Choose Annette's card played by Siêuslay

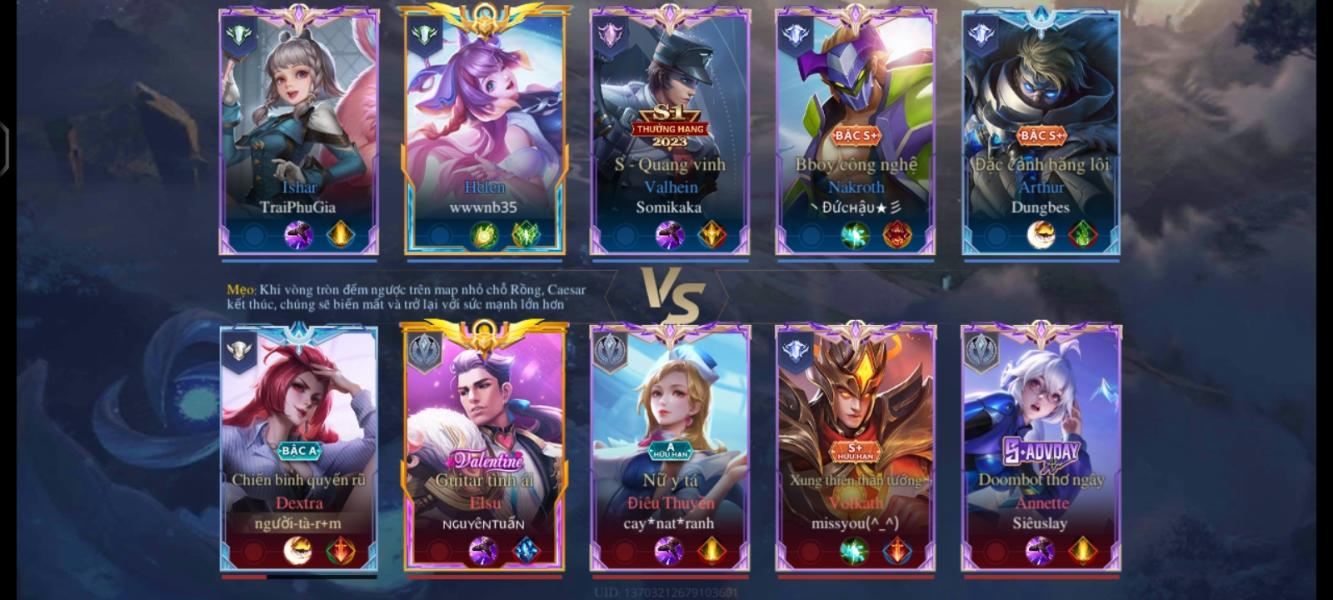click(x=1041, y=445)
